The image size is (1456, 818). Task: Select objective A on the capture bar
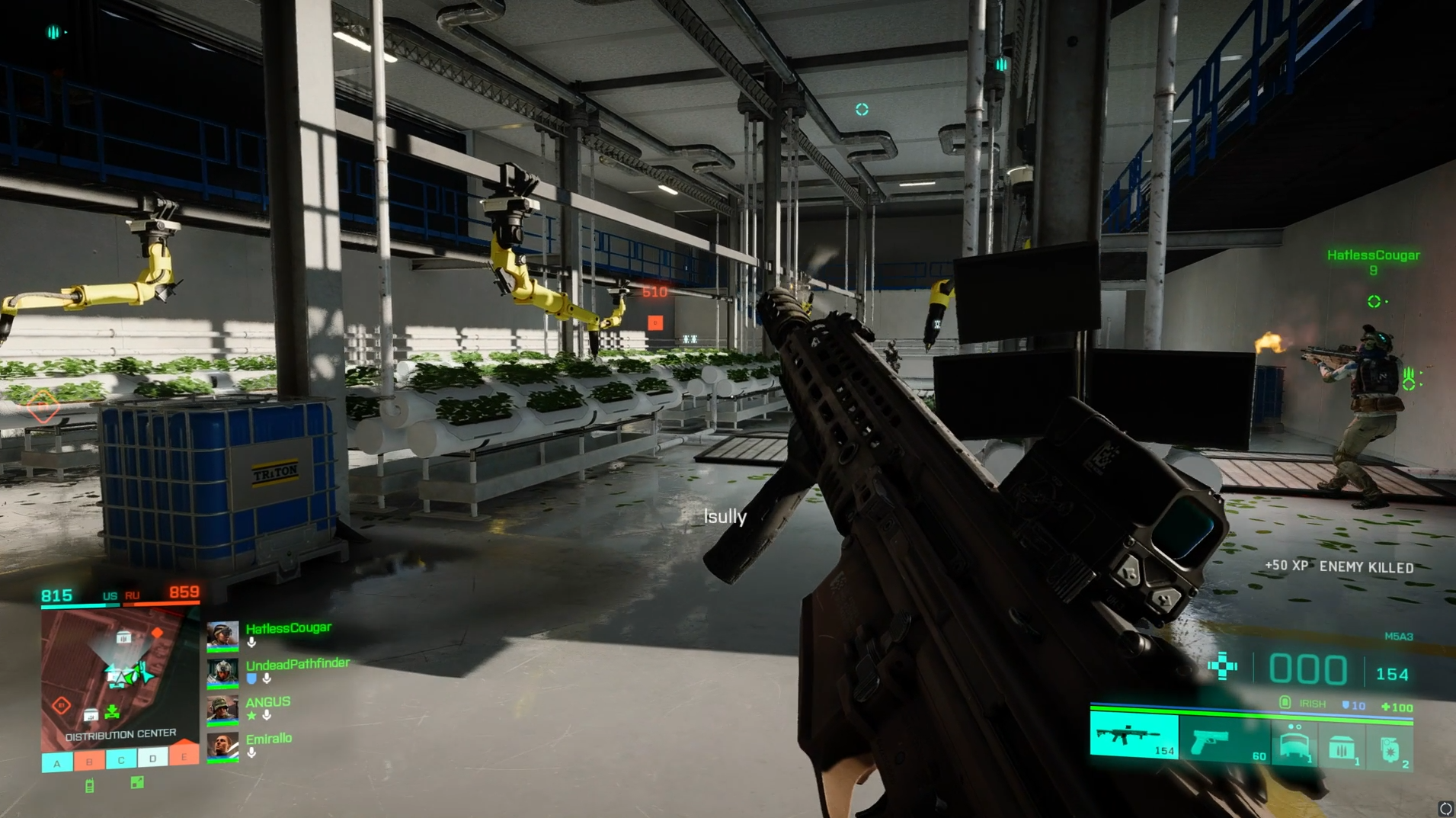pos(57,762)
